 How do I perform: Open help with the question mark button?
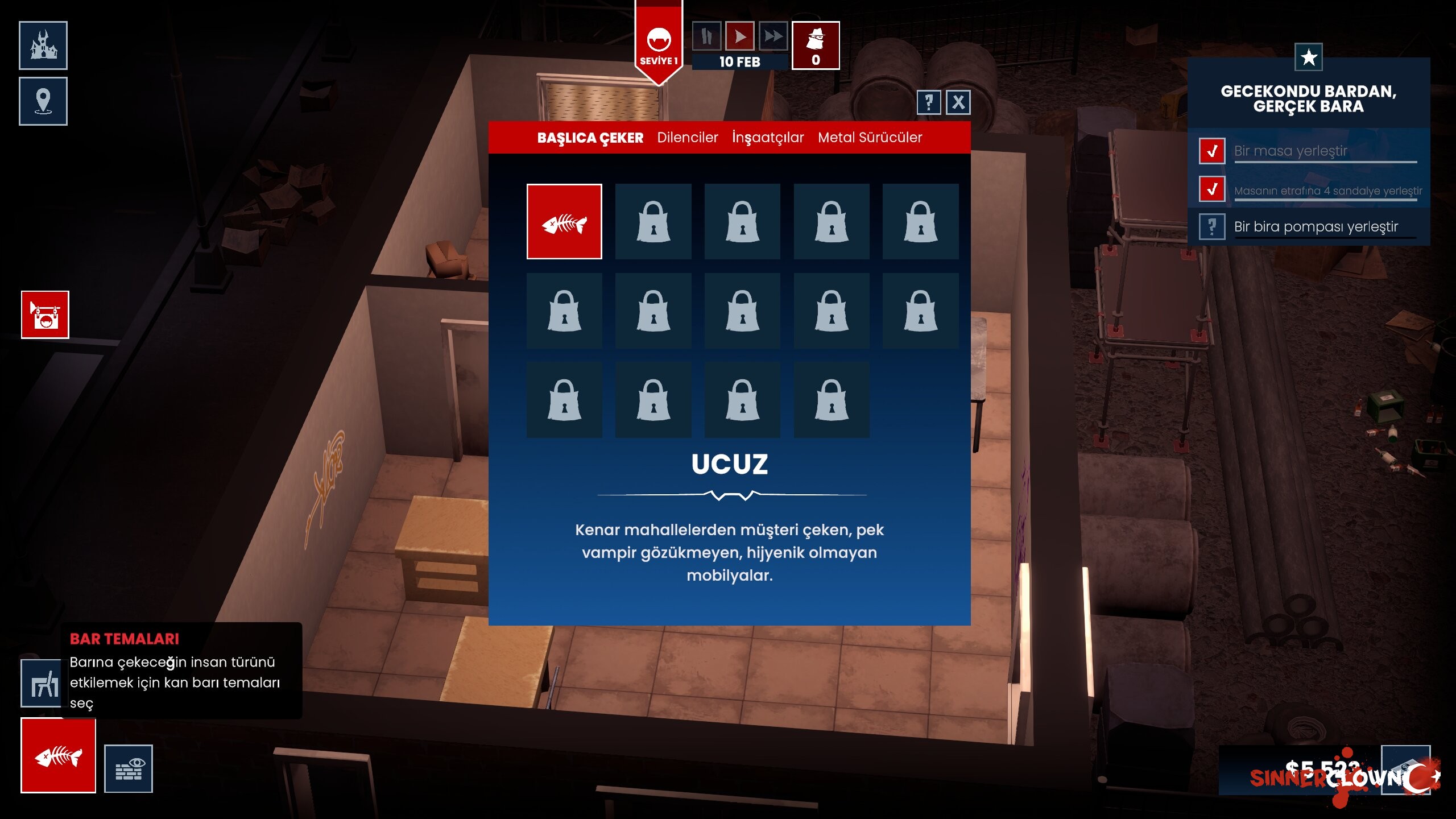928,102
